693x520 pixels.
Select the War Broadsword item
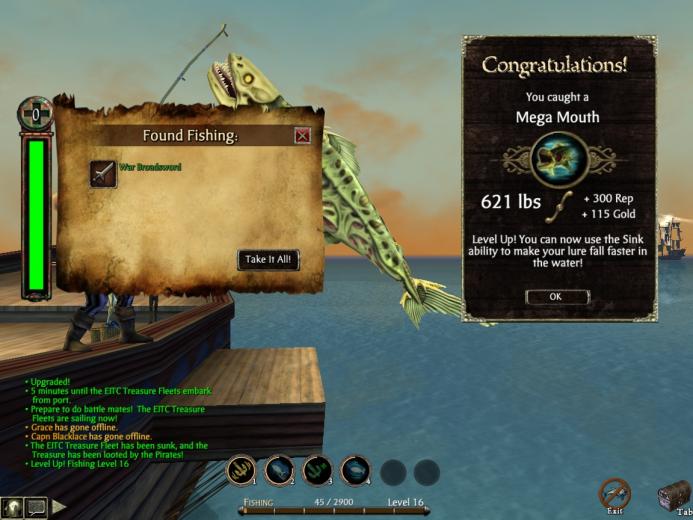point(104,174)
